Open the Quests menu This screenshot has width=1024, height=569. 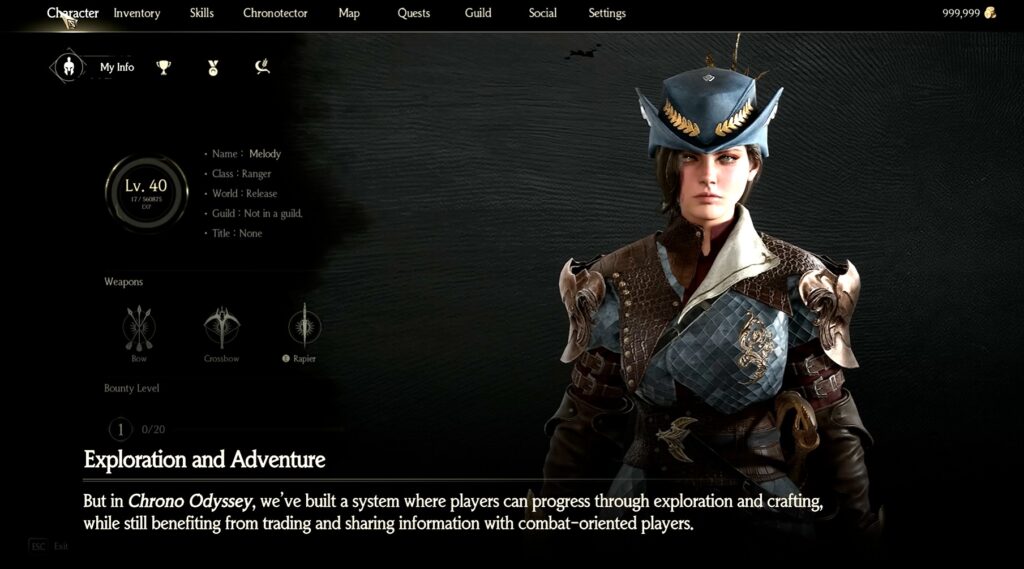pos(413,13)
